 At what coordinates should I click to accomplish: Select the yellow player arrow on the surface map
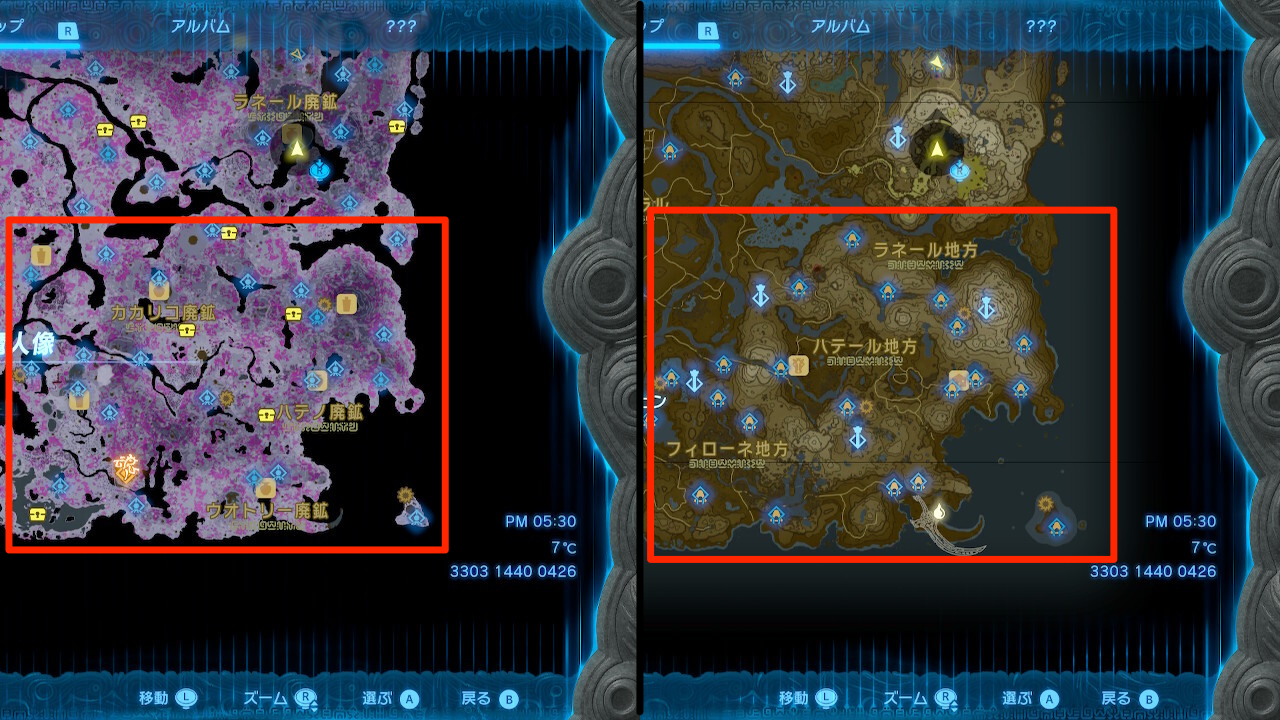(936, 148)
